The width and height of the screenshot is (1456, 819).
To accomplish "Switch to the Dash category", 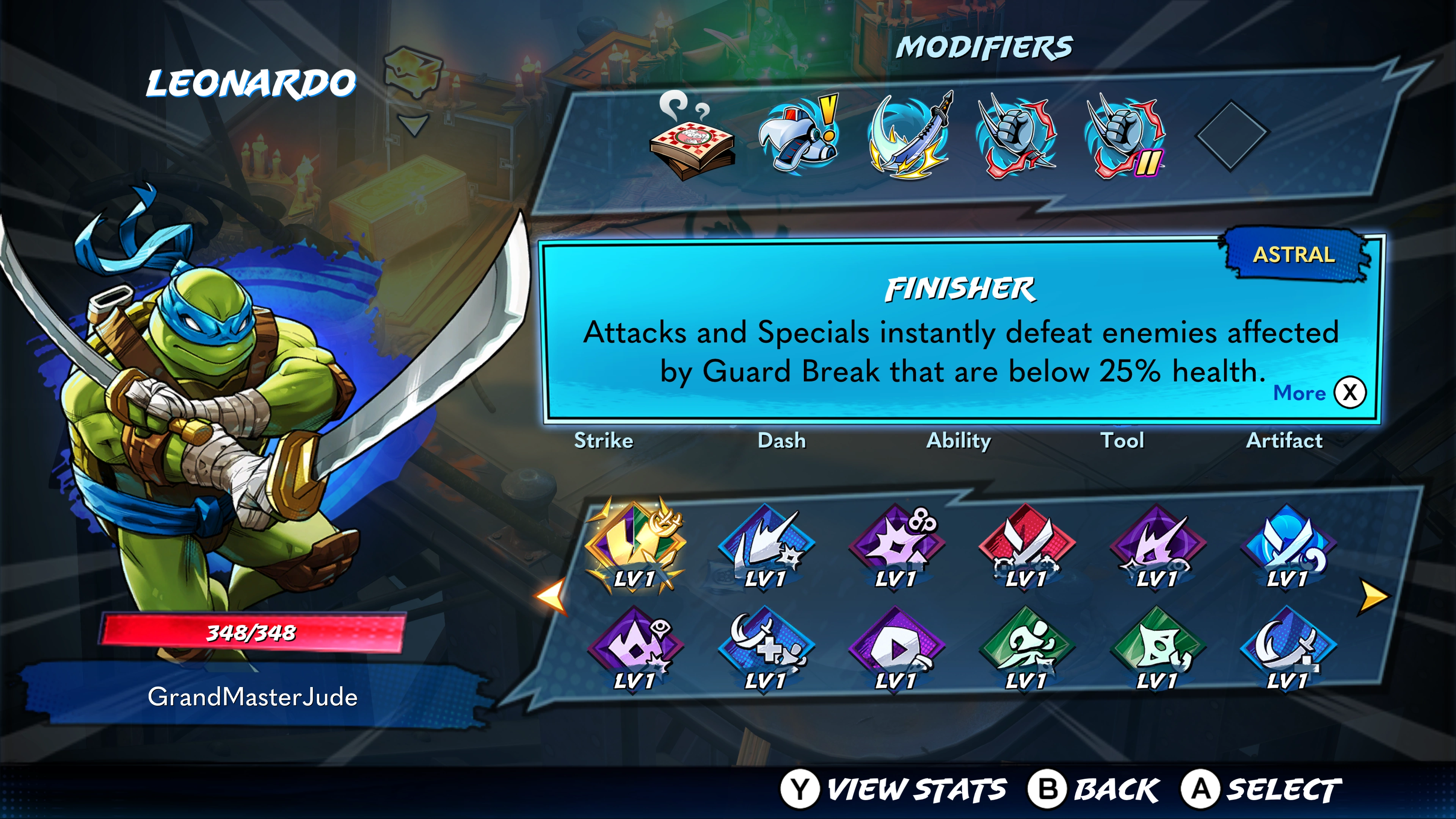I will click(x=781, y=440).
